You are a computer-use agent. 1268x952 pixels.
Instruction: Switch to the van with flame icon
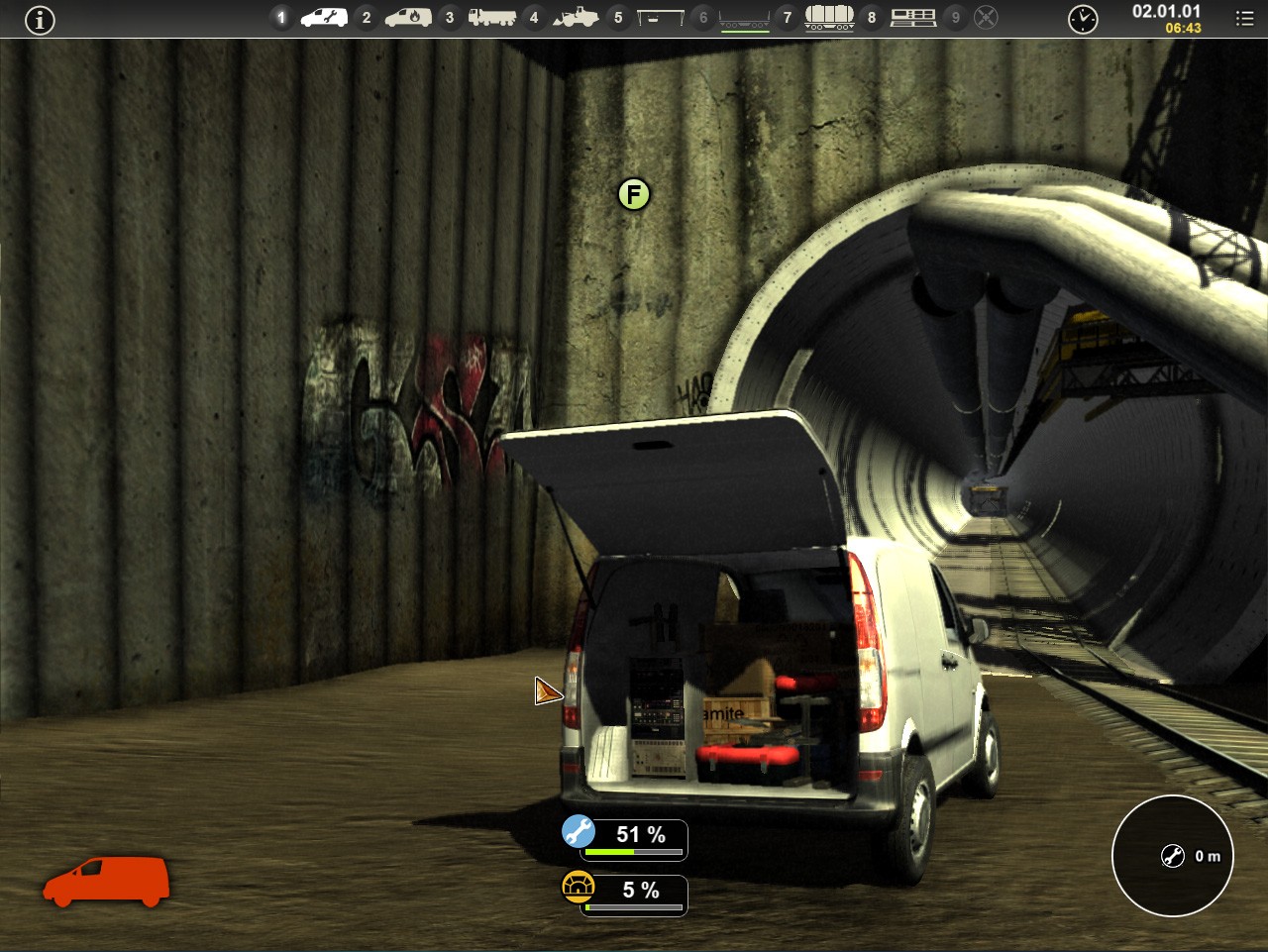pyautogui.click(x=408, y=18)
